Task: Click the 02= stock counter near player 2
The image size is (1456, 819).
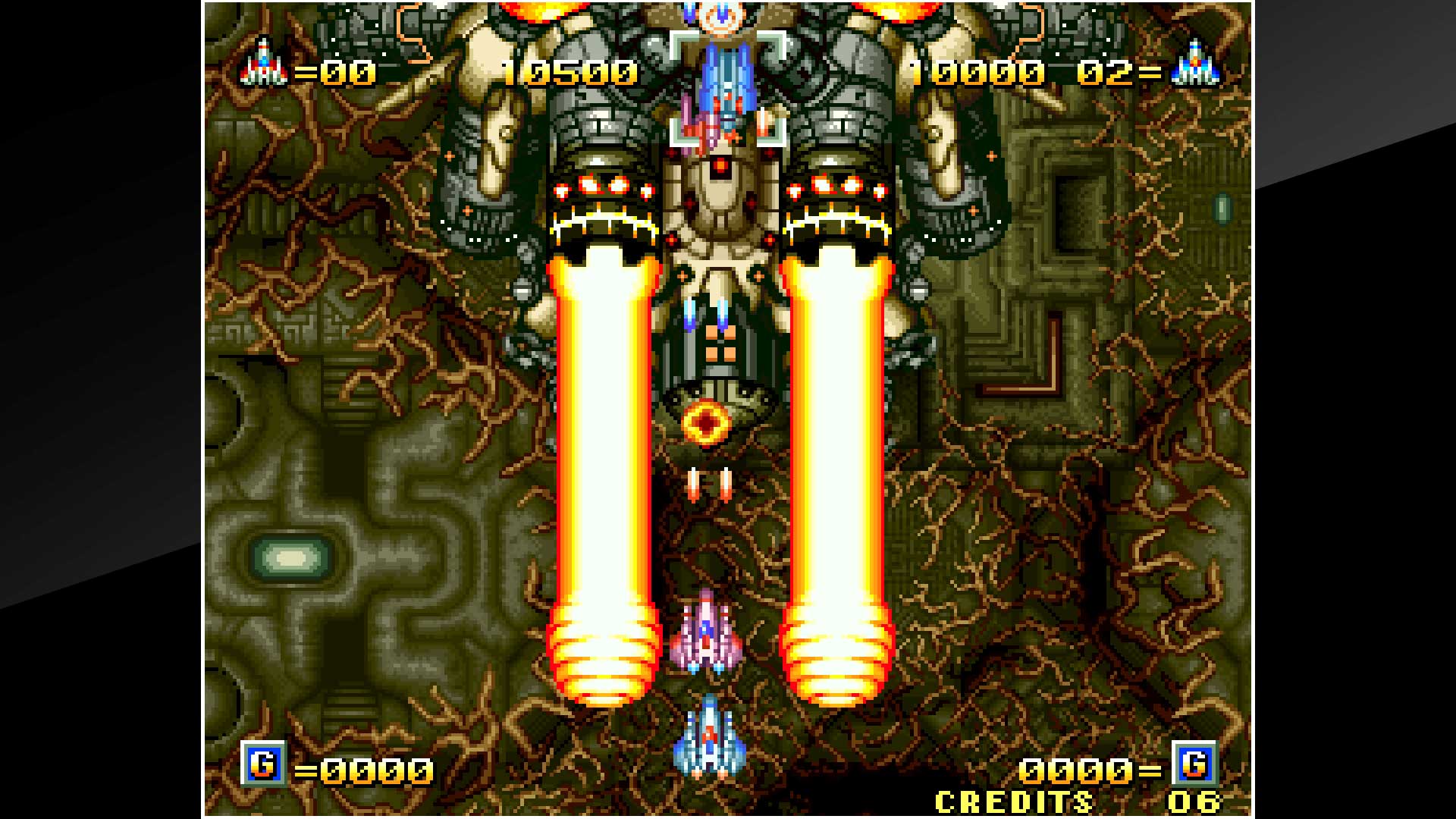Action: point(1119,72)
